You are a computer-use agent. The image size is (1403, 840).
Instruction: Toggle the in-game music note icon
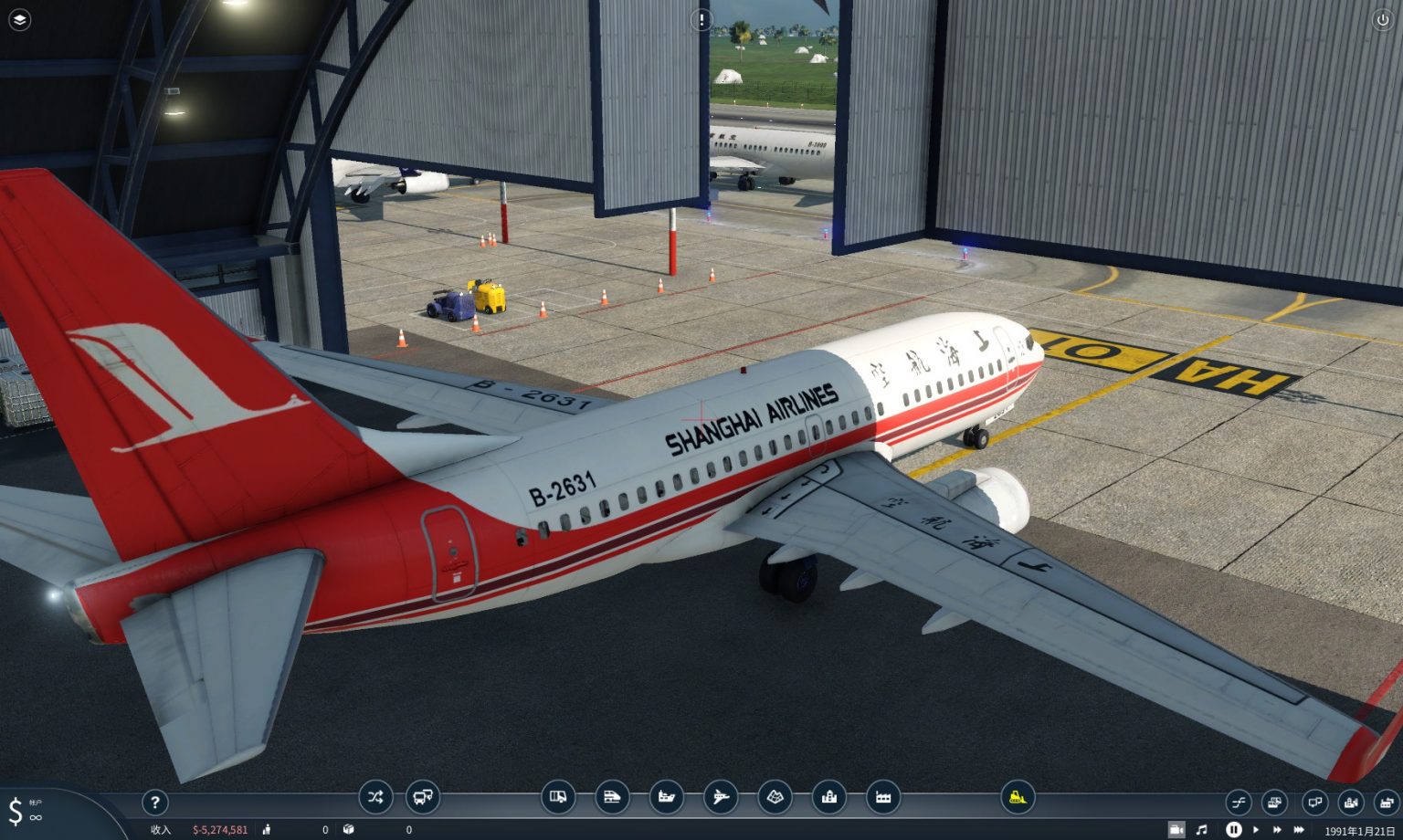[x=1201, y=829]
